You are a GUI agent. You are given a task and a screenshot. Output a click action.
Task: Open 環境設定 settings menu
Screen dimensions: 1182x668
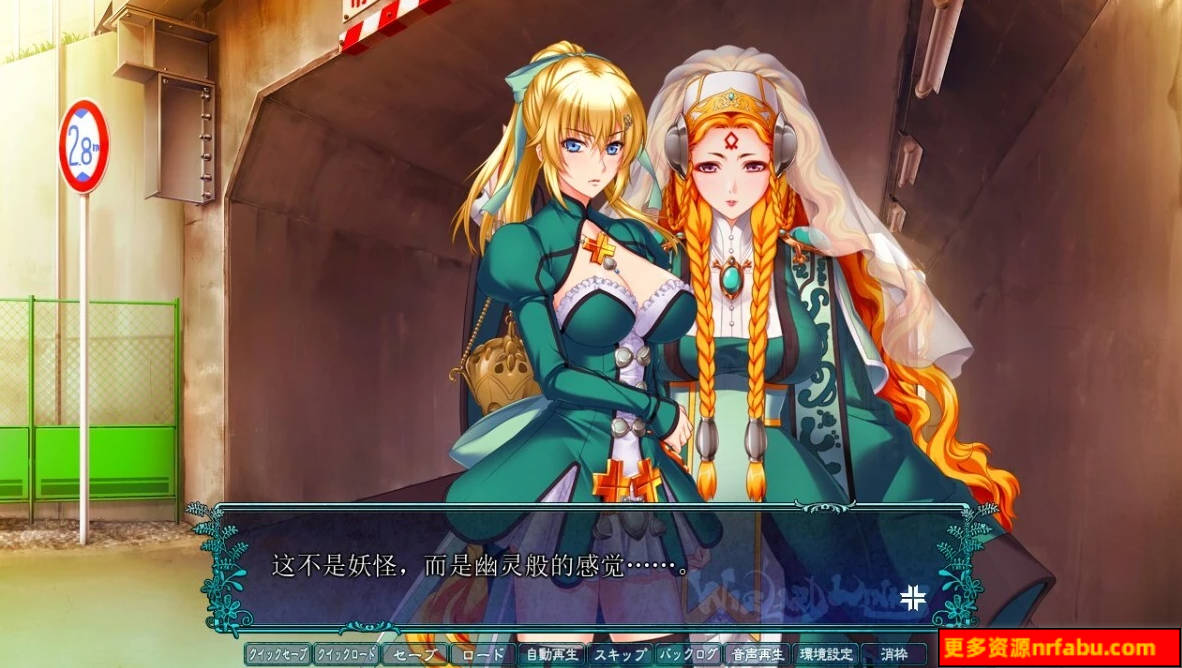(x=826, y=655)
